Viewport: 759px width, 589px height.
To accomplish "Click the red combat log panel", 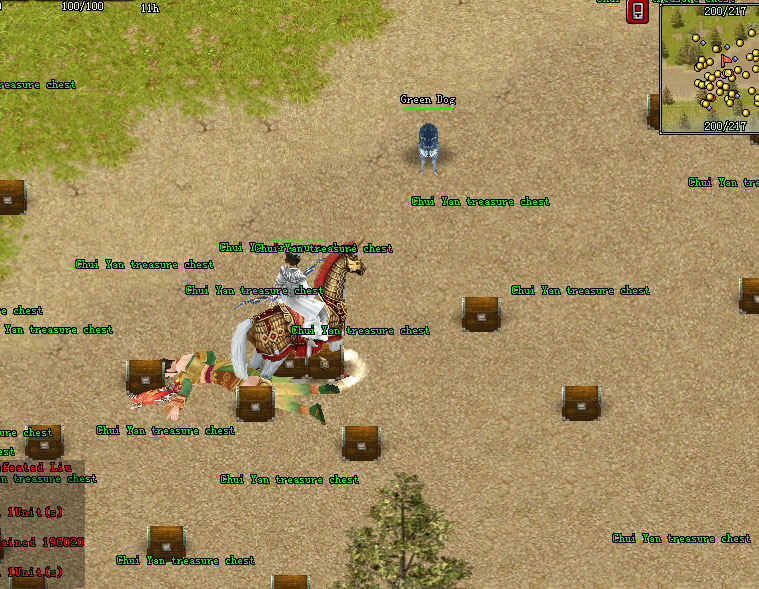I will [42, 522].
